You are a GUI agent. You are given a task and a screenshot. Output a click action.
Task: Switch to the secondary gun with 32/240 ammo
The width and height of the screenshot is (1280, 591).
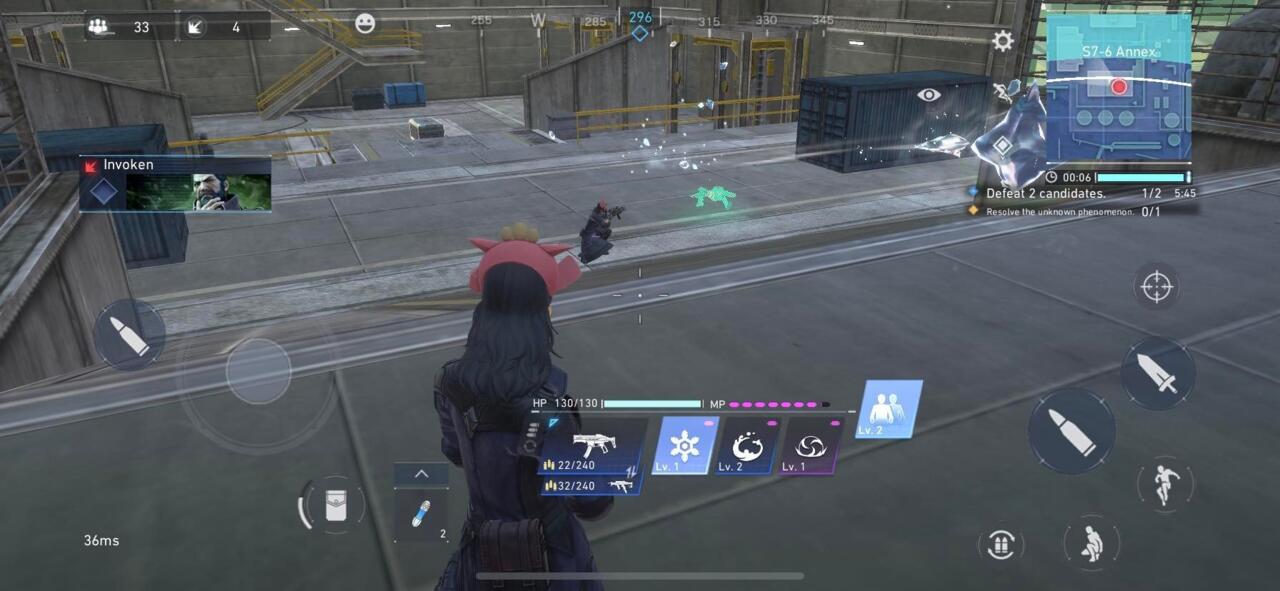click(590, 486)
